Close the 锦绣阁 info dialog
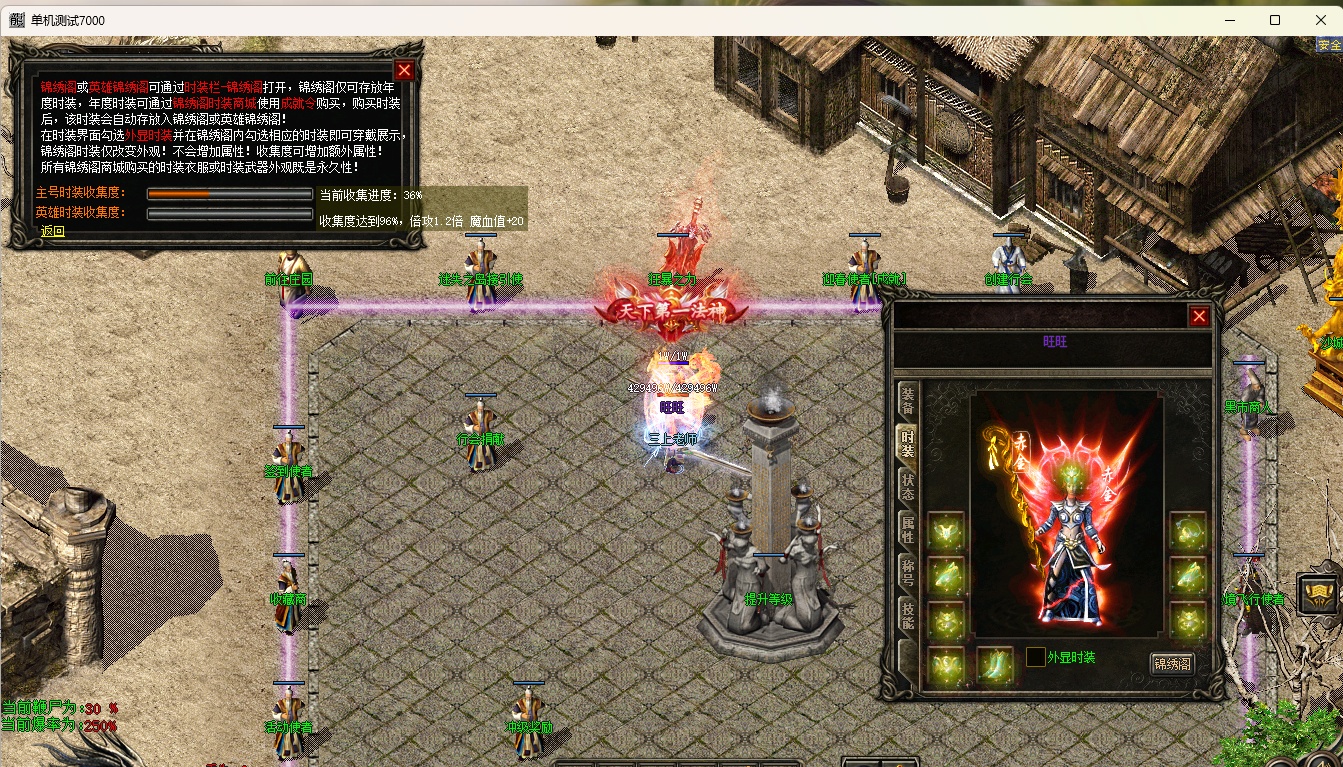 (x=404, y=70)
